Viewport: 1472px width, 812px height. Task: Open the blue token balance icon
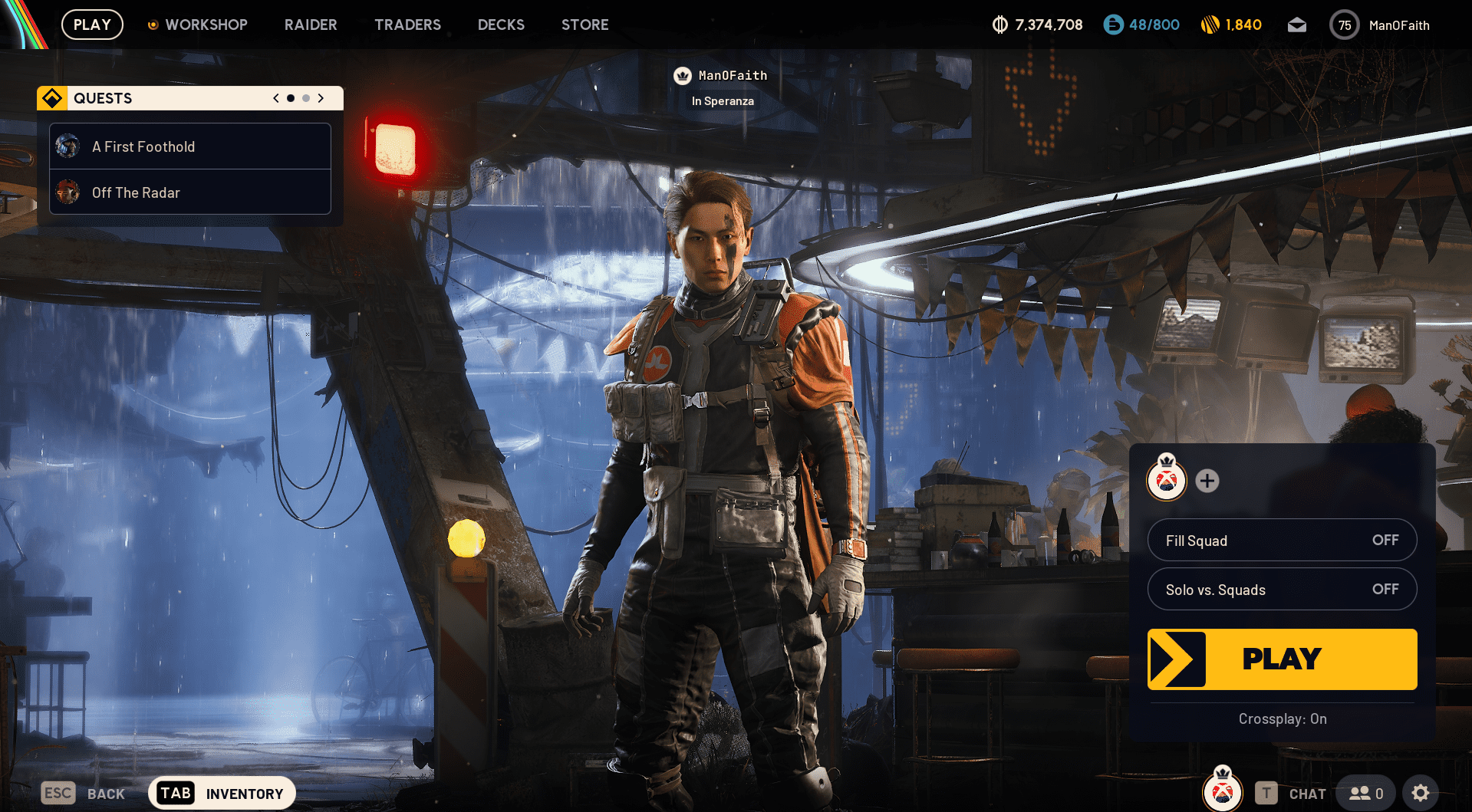(1111, 24)
